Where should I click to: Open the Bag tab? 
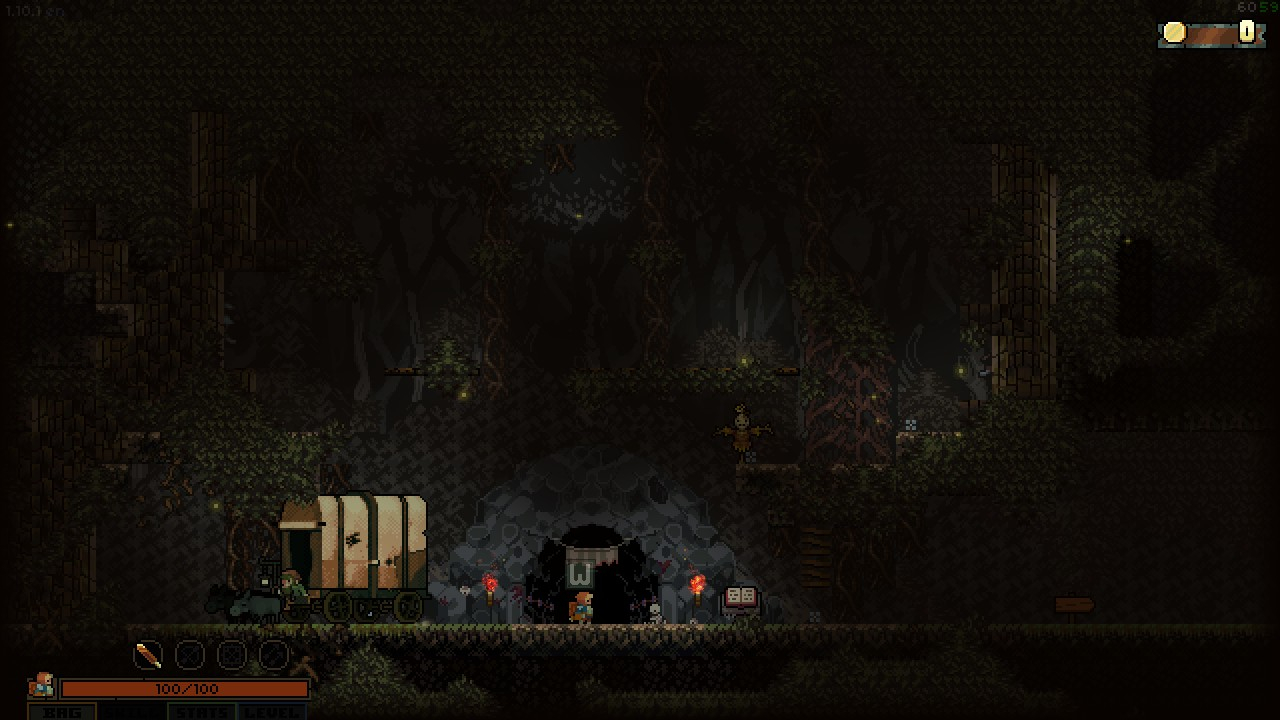62,712
